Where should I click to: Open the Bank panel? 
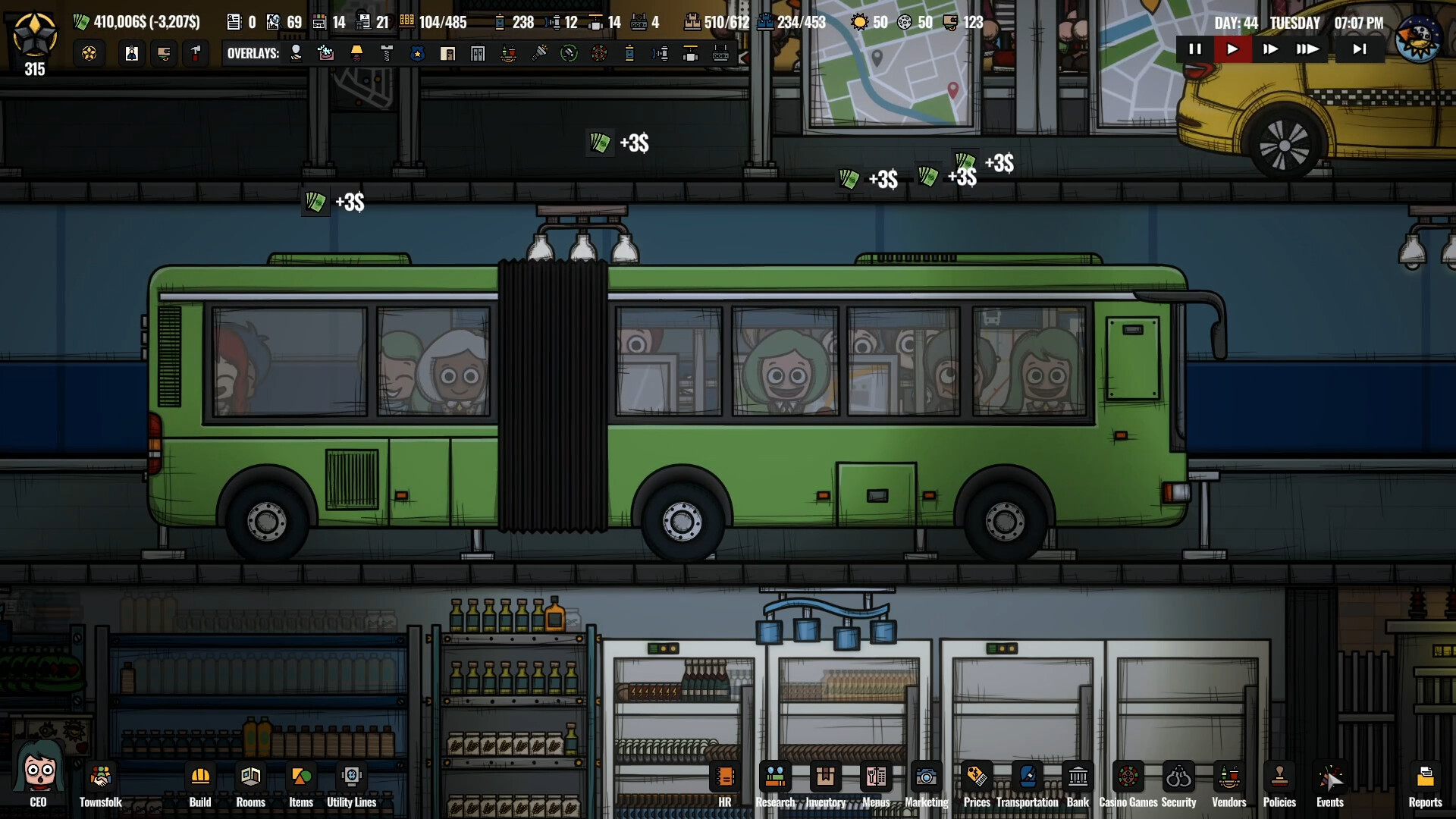pos(1078,777)
